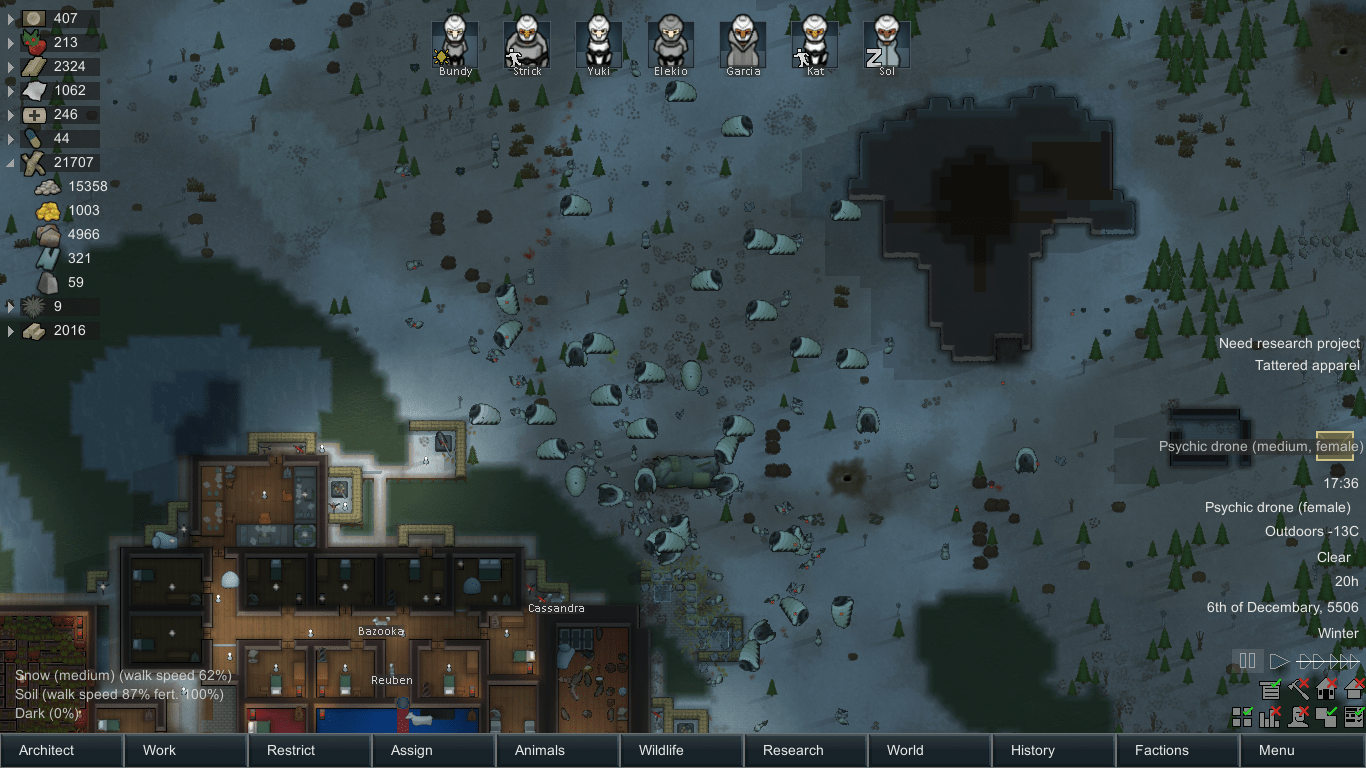Click the medicine resource icon
This screenshot has height=768, width=1366.
(33, 114)
